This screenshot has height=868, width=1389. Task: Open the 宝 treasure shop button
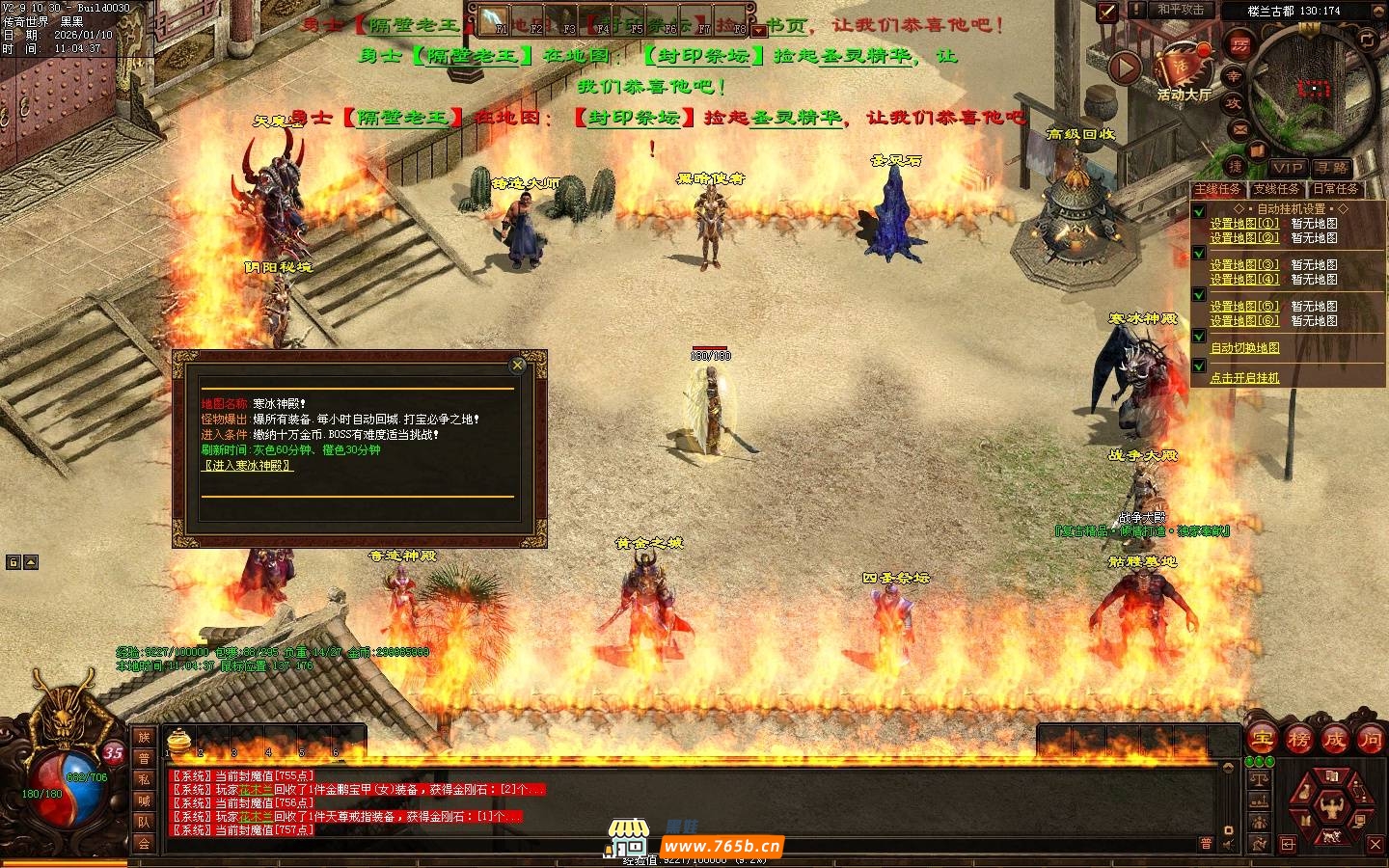tap(1262, 740)
